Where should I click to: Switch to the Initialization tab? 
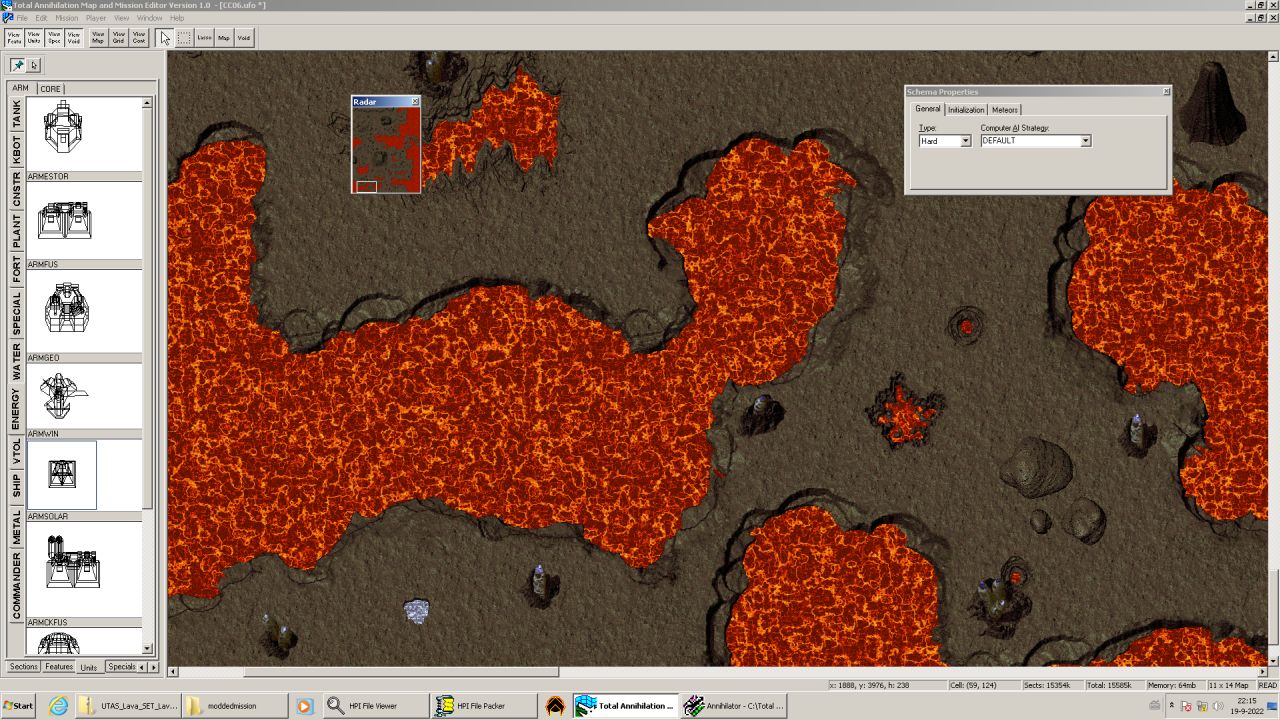click(x=966, y=110)
